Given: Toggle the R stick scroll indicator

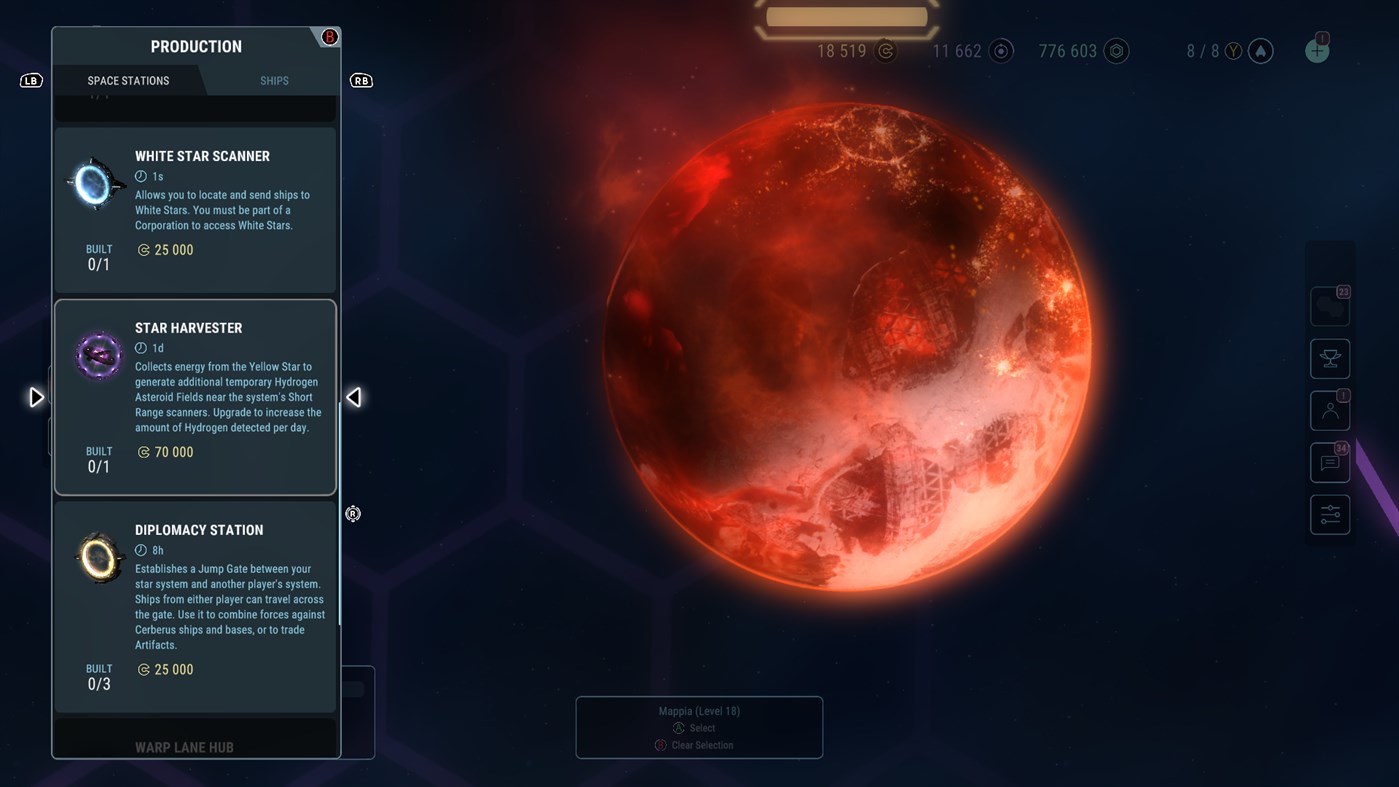Looking at the screenshot, I should coord(352,513).
